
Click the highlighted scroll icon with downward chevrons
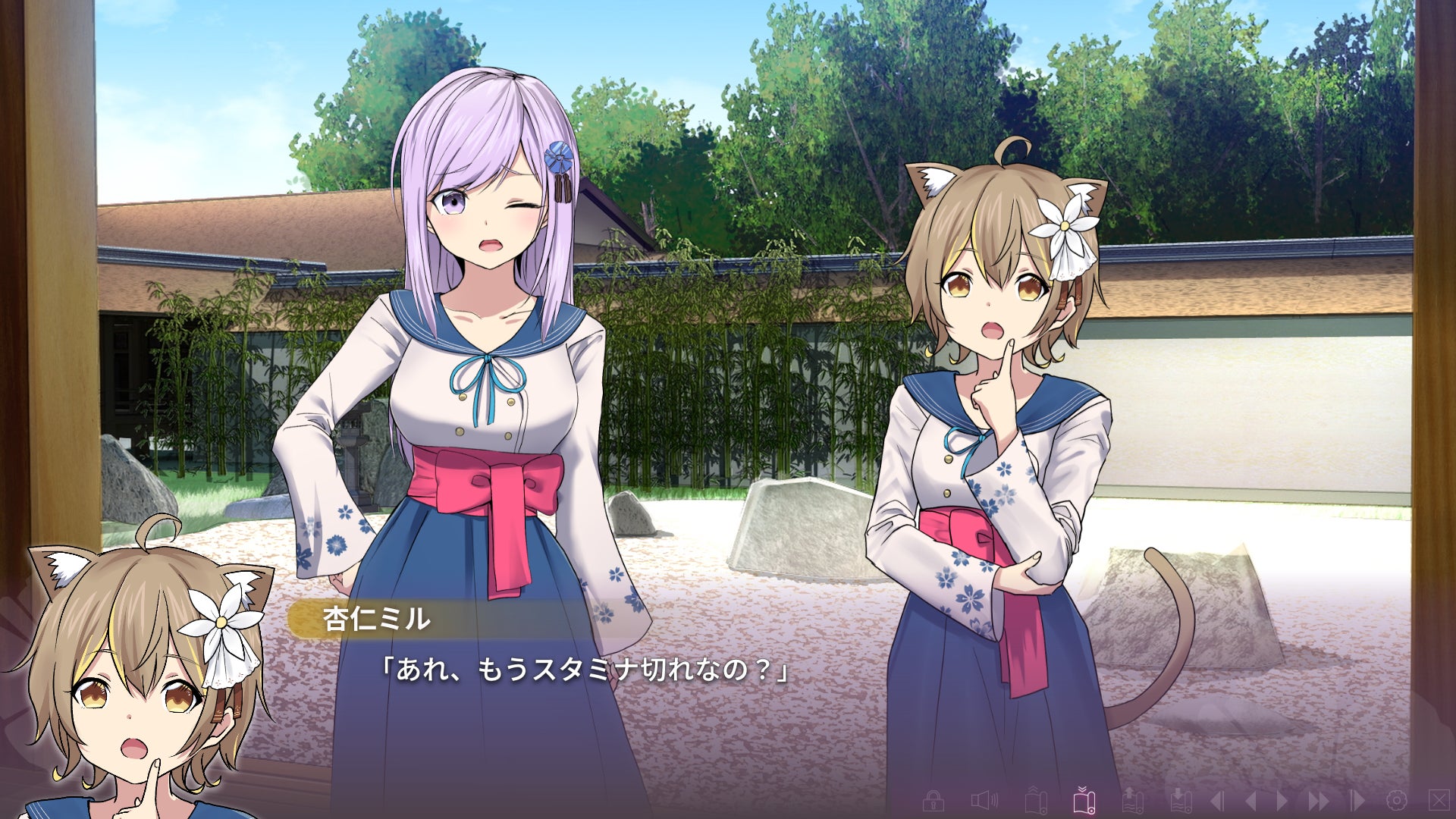point(1084,800)
